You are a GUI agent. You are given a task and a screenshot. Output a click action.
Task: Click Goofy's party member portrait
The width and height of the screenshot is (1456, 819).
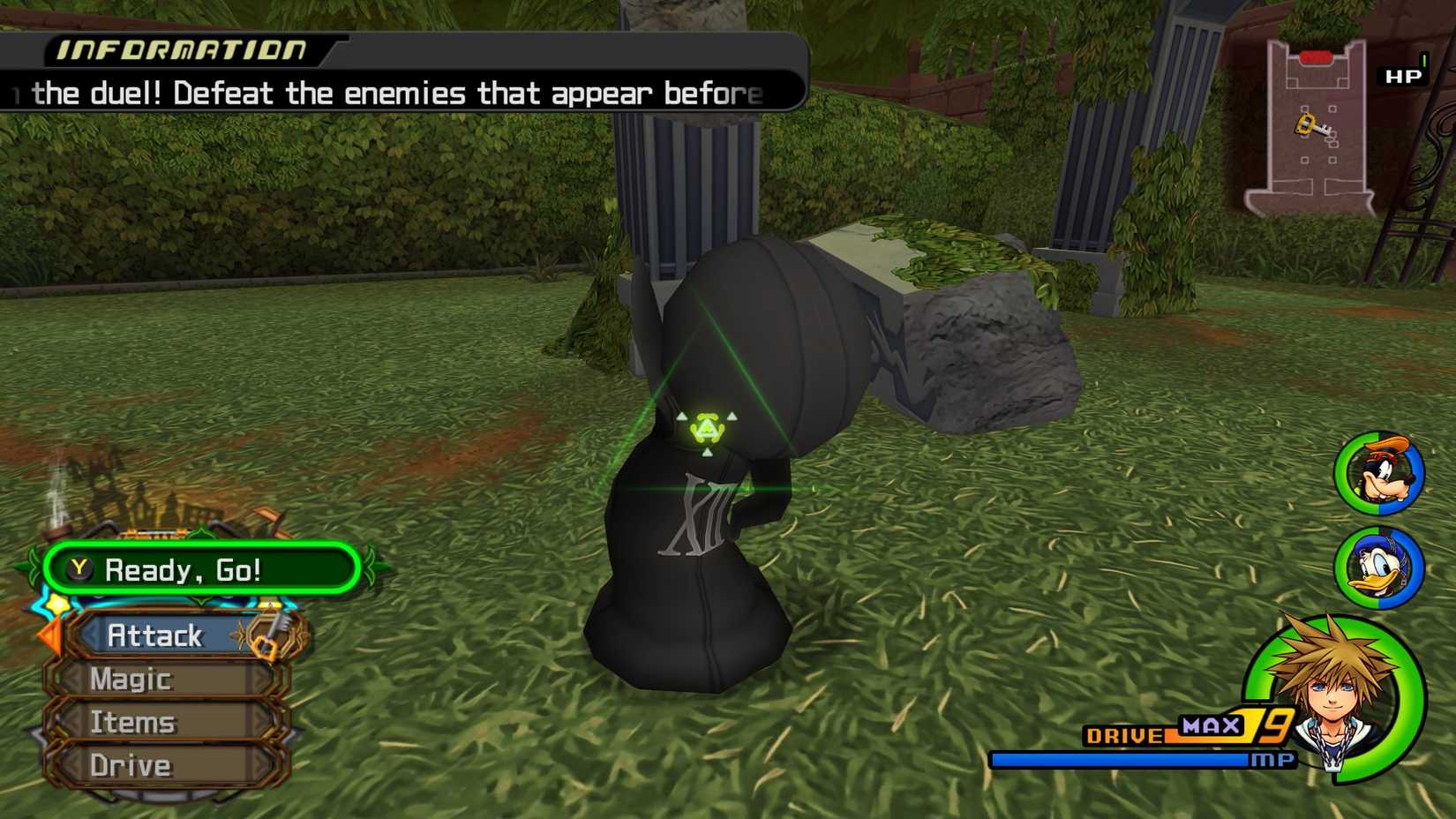click(x=1380, y=475)
